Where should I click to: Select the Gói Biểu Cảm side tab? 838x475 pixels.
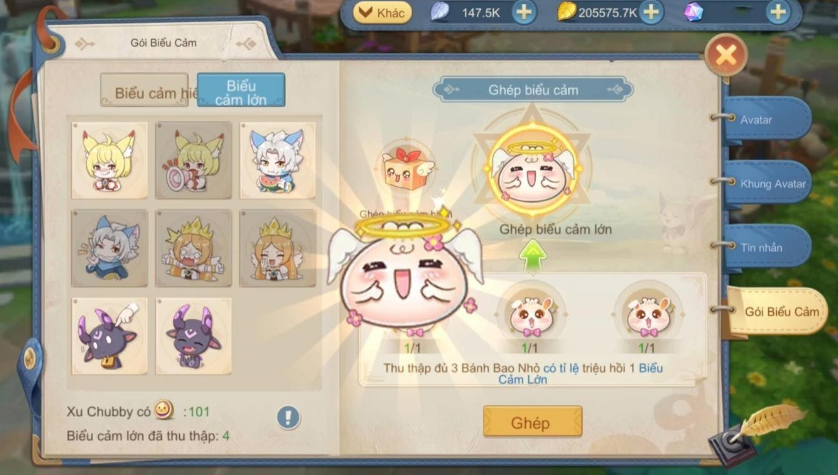779,312
